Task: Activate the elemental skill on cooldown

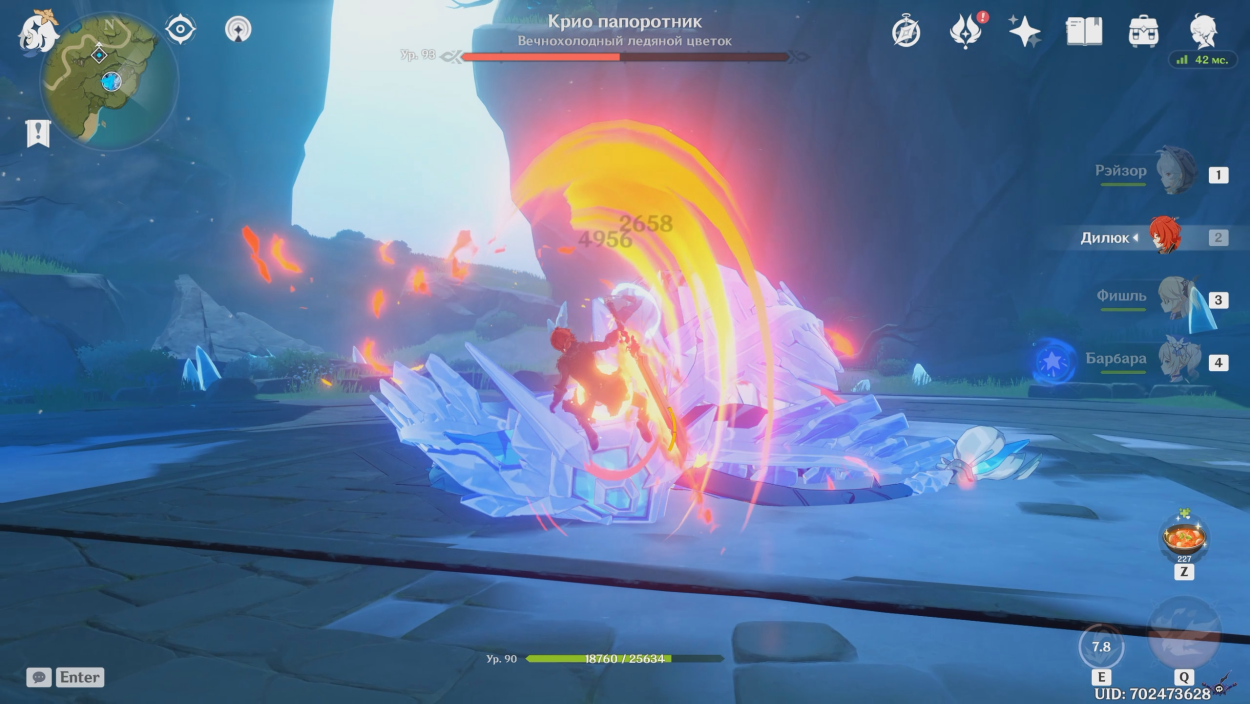Action: (x=1101, y=647)
